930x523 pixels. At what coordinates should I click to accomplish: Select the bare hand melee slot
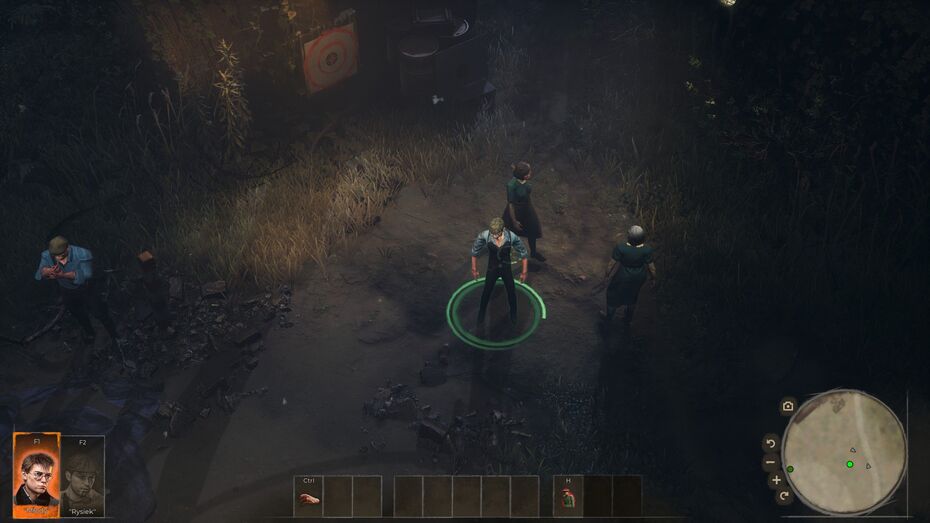309,497
